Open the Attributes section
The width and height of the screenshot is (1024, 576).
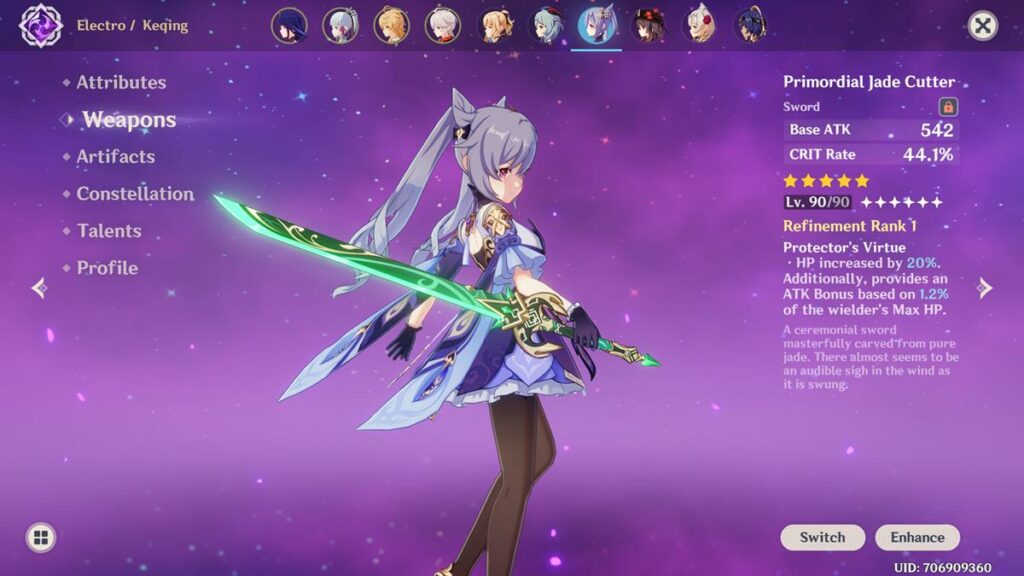coord(121,82)
